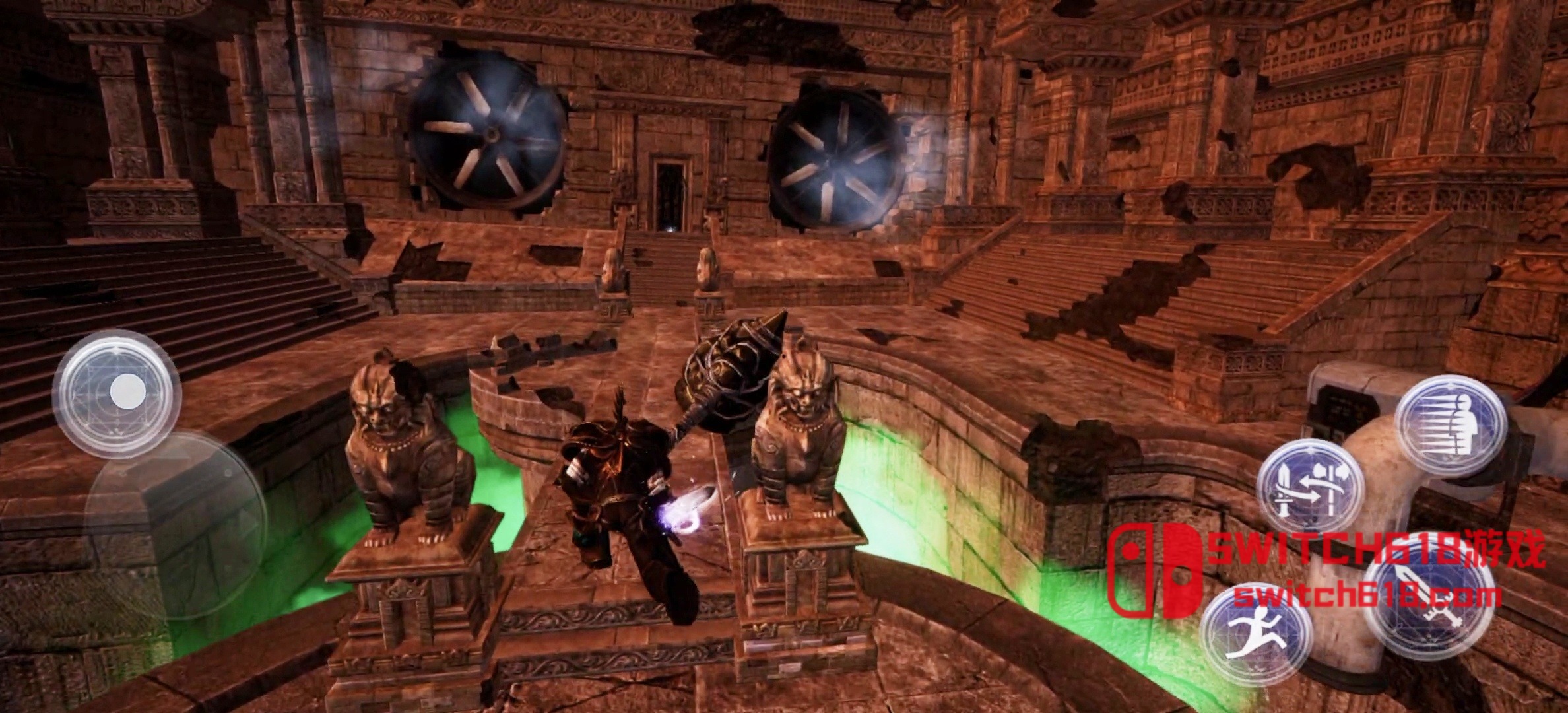This screenshot has height=713, width=1568.
Task: Activate the dash strike skill button
Action: 1451,427
